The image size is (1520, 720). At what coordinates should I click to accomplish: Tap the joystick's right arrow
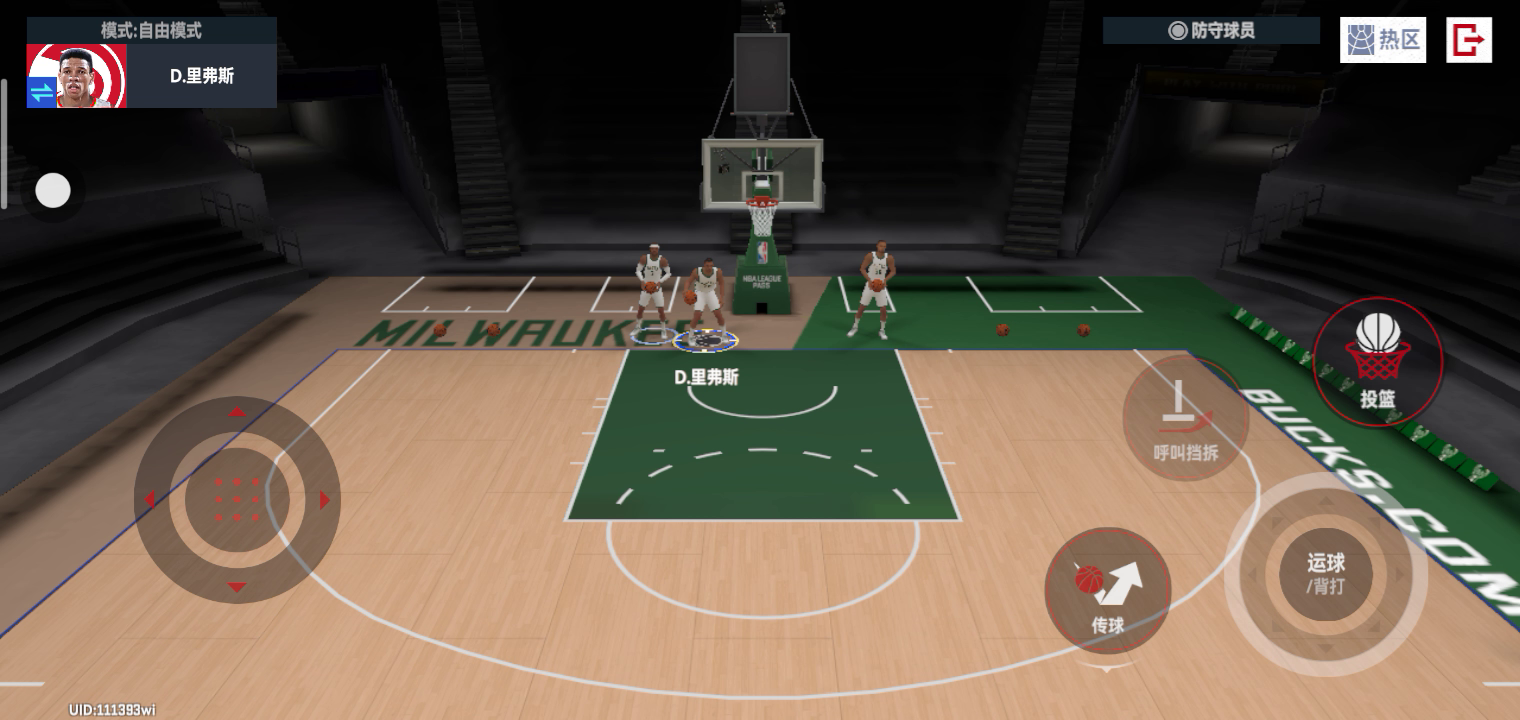324,500
